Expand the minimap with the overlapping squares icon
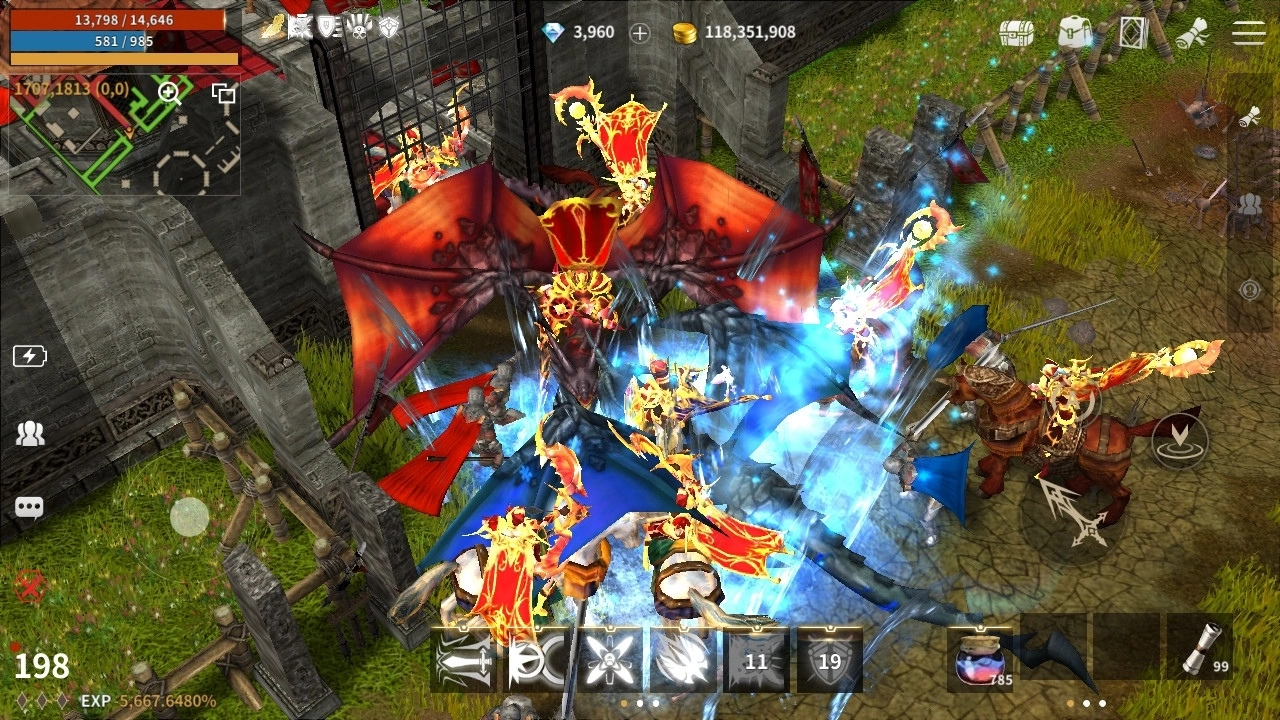 coord(223,94)
